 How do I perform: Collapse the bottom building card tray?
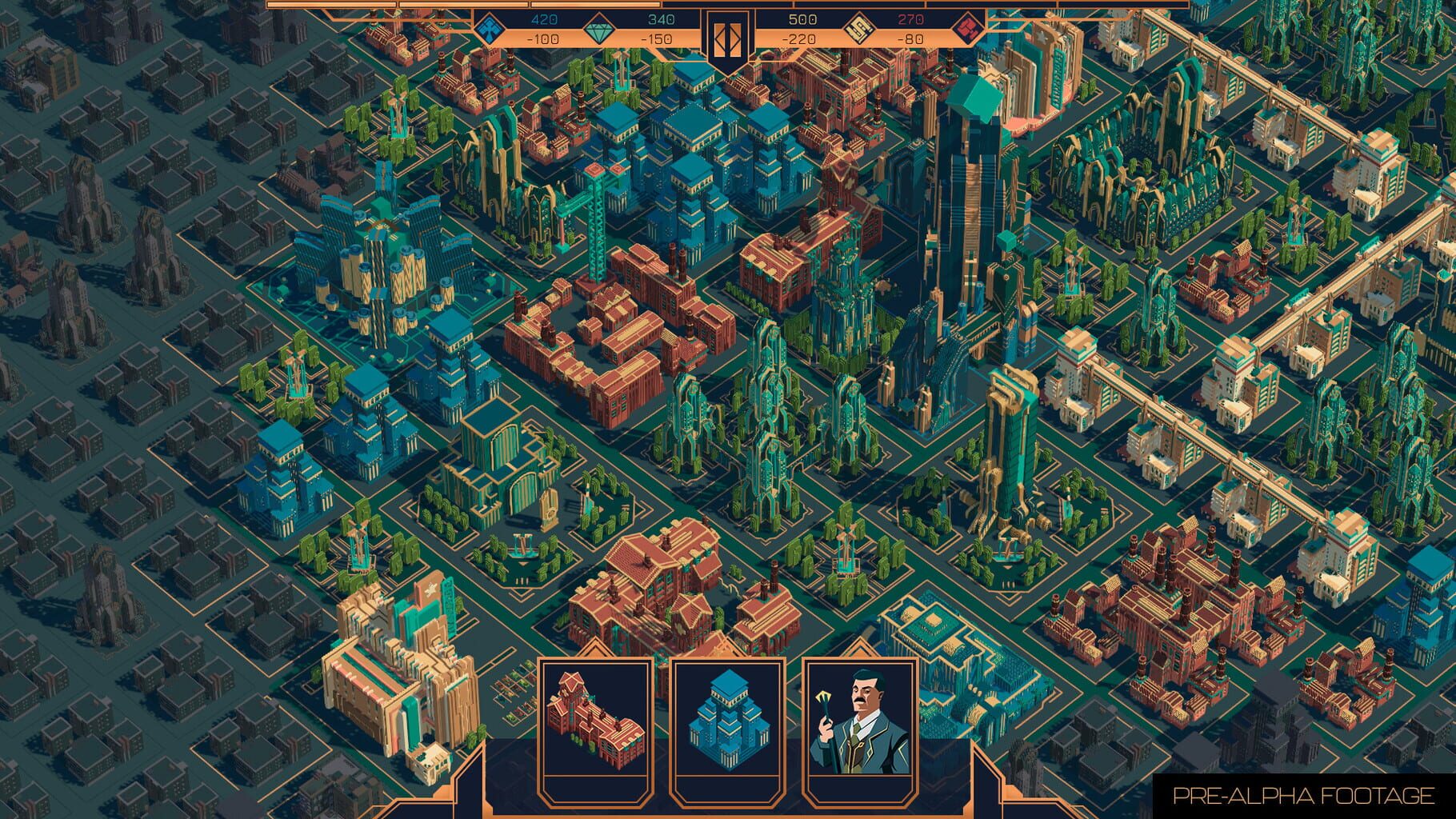pyautogui.click(x=730, y=804)
